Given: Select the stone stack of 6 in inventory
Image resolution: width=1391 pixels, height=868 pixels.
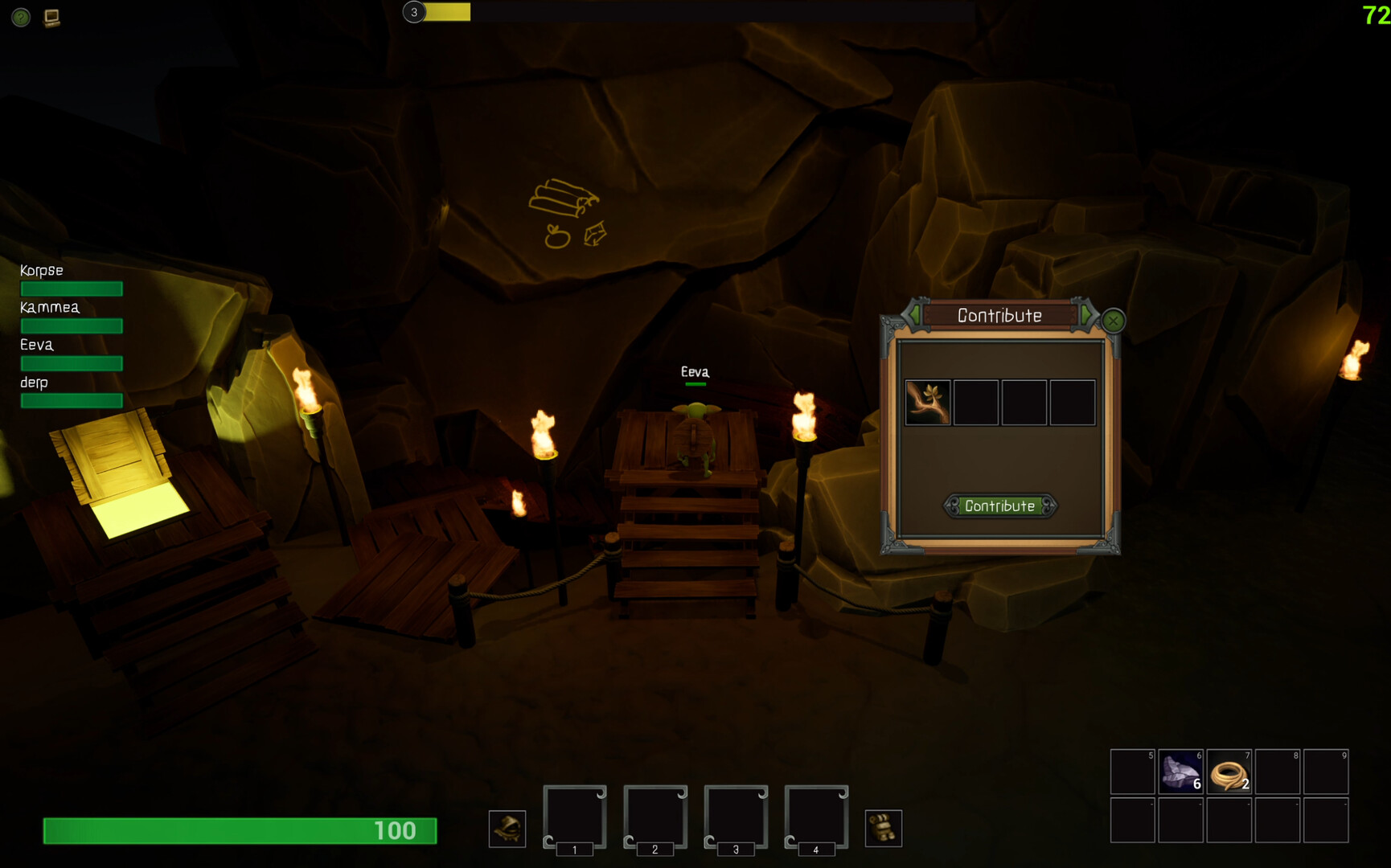Looking at the screenshot, I should click(x=1180, y=772).
